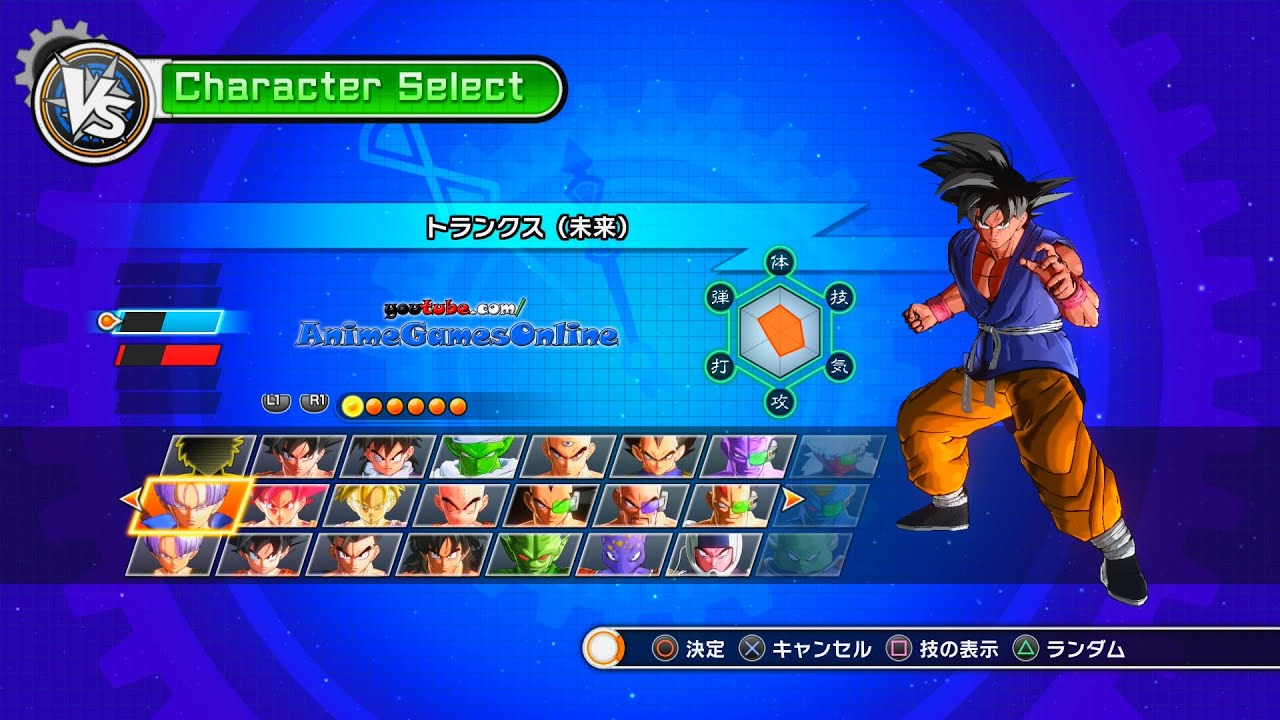
Task: Choose the blonde Super Saiyan portrait
Action: coord(372,505)
